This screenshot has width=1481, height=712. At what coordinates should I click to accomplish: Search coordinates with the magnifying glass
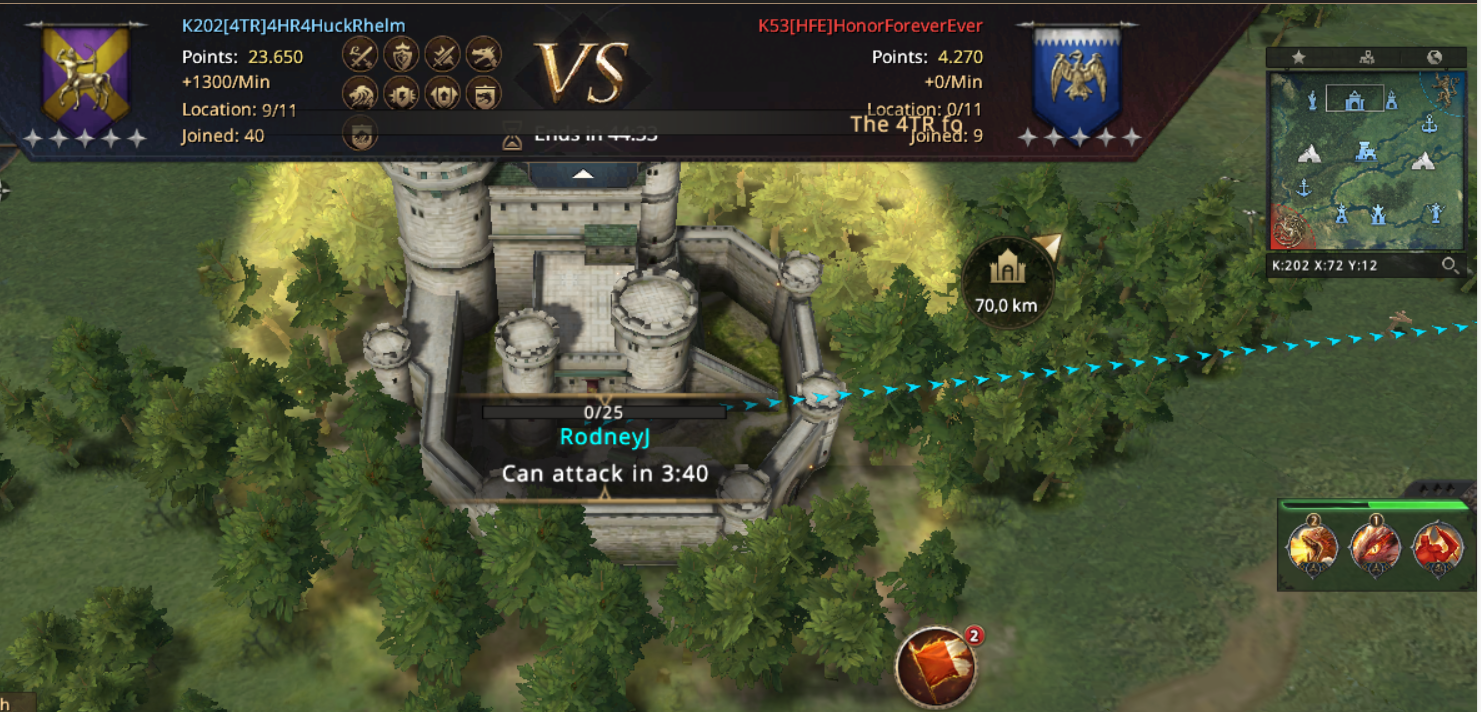pyautogui.click(x=1449, y=266)
